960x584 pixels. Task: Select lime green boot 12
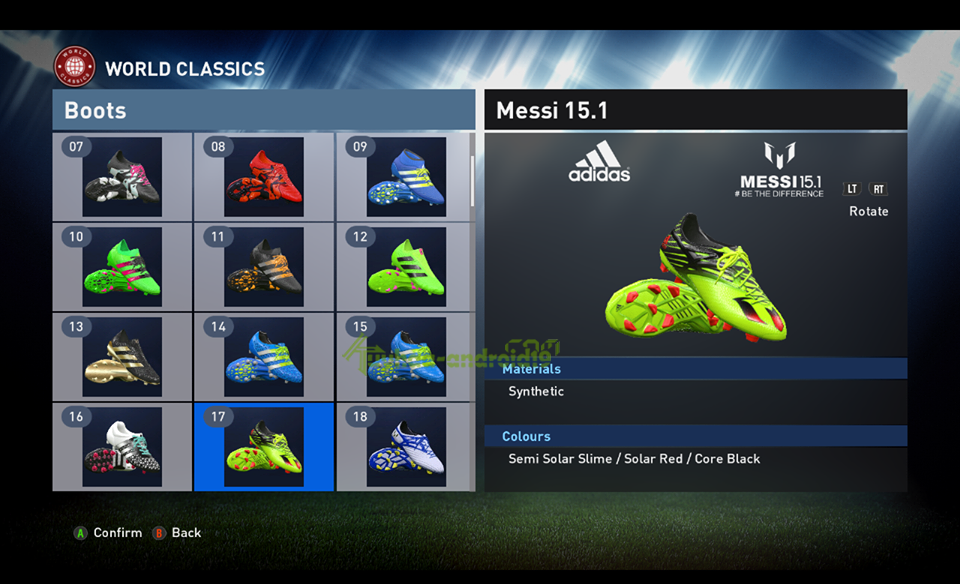pos(405,267)
